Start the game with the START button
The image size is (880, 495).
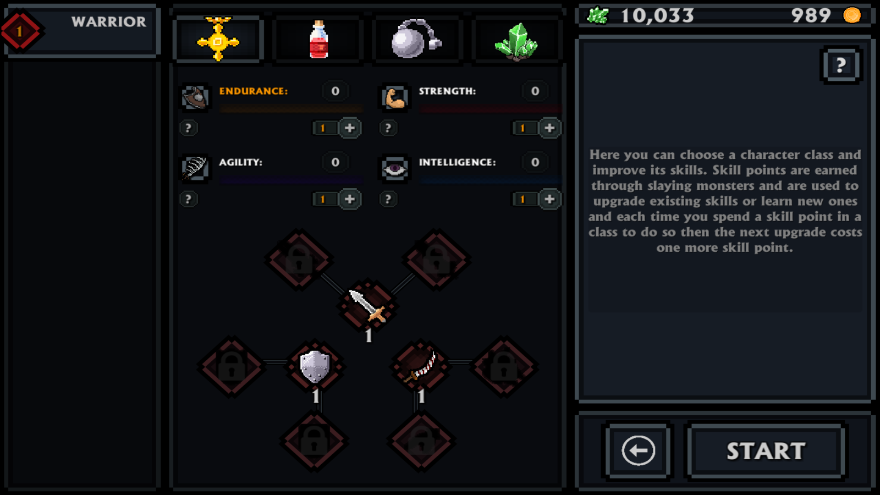[766, 451]
